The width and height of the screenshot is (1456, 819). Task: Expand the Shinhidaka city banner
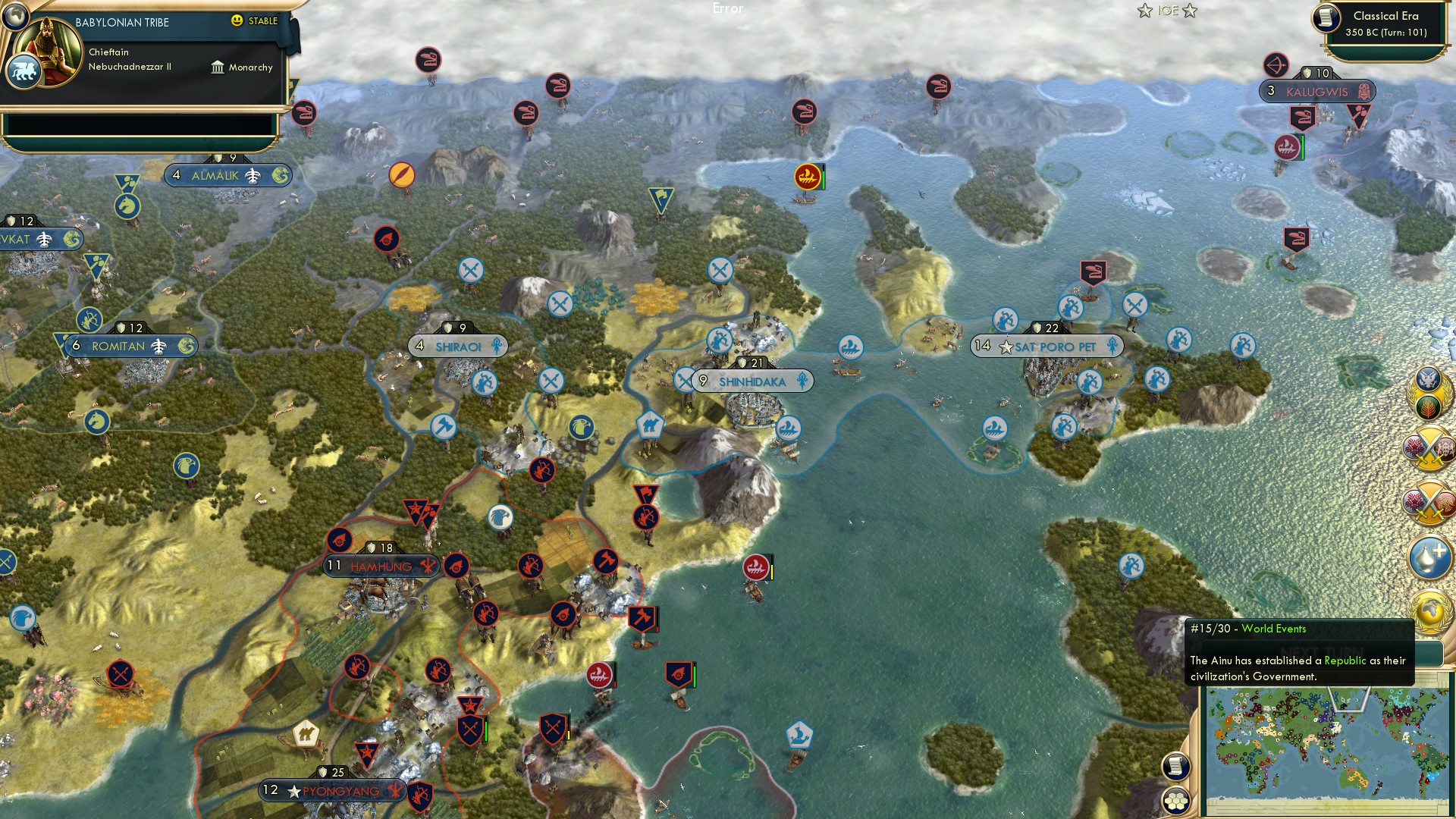[x=751, y=381]
